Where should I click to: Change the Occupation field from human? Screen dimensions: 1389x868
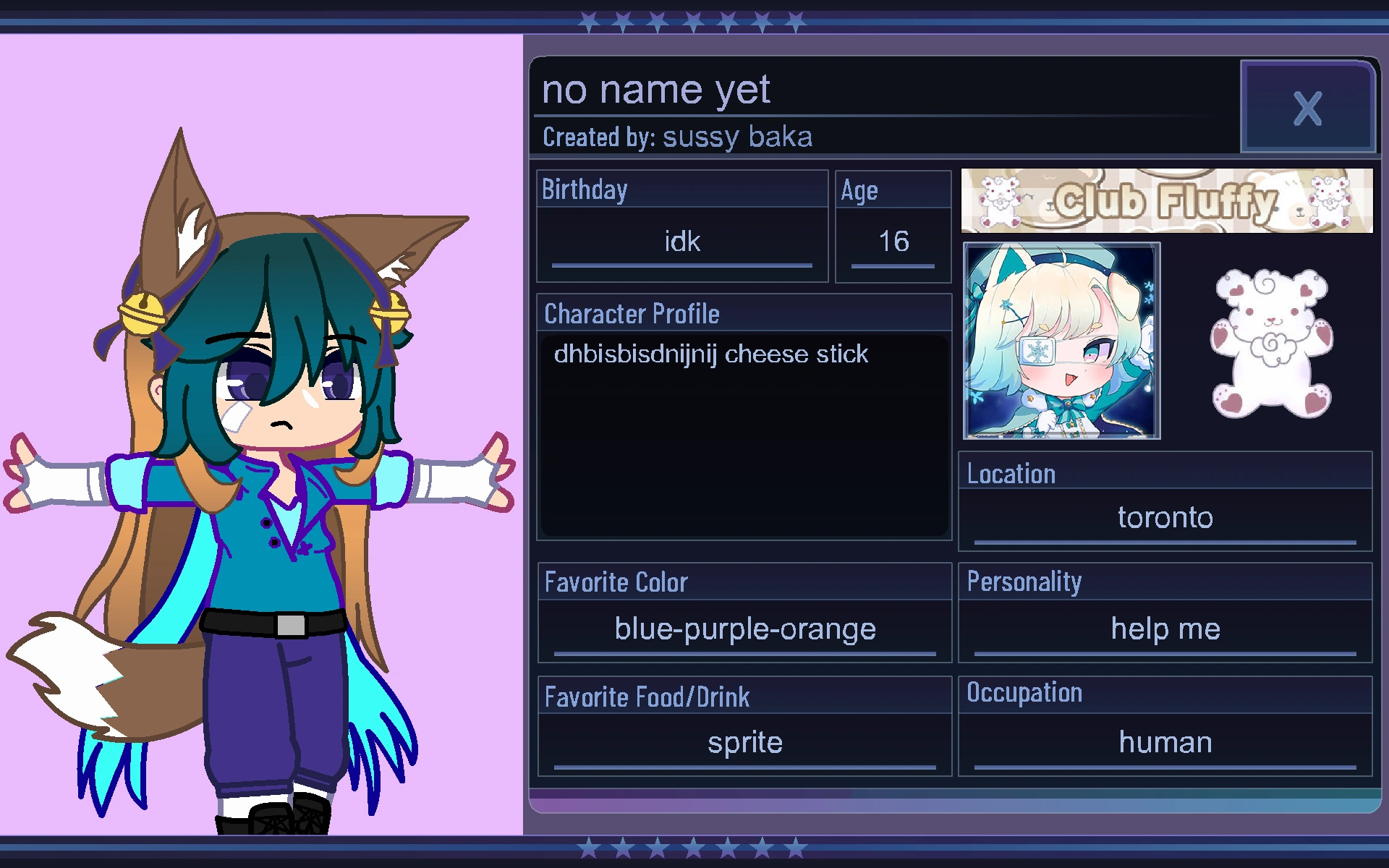pyautogui.click(x=1165, y=742)
